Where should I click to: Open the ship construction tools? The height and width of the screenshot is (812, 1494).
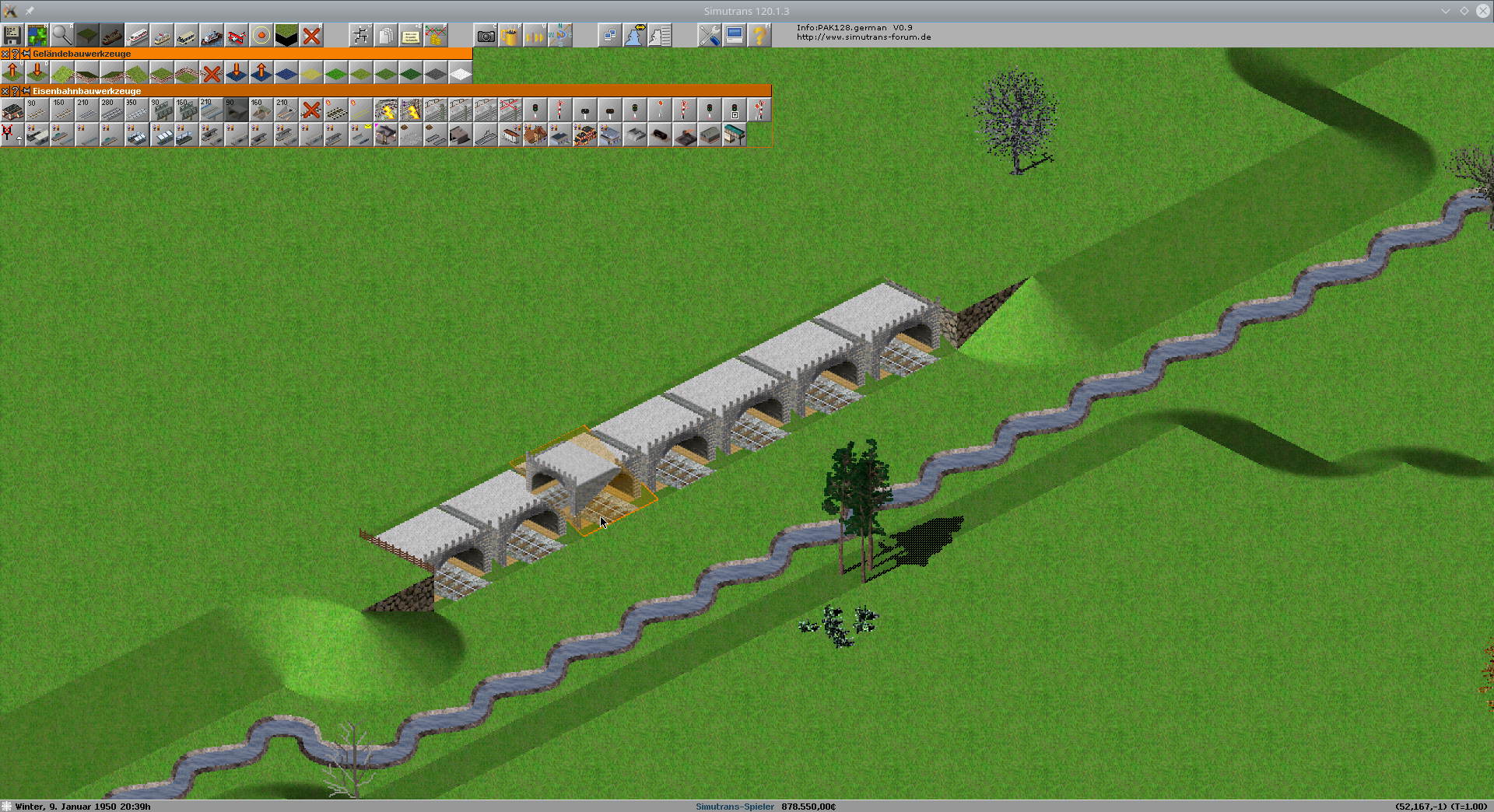212,36
